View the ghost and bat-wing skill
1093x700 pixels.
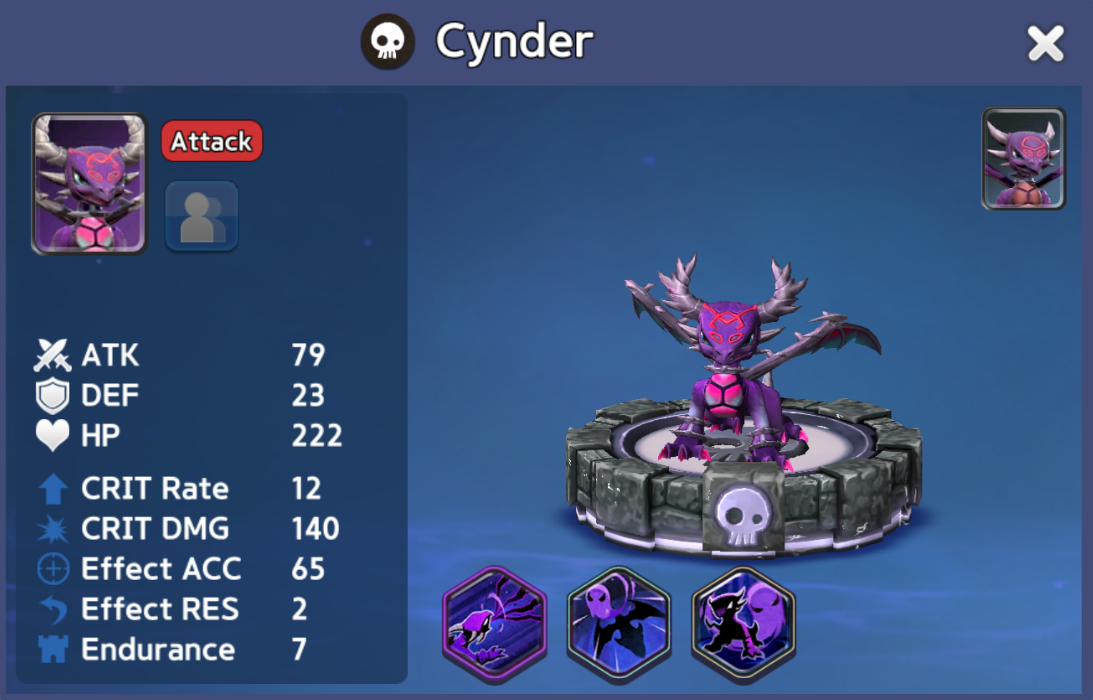pyautogui.click(x=619, y=620)
